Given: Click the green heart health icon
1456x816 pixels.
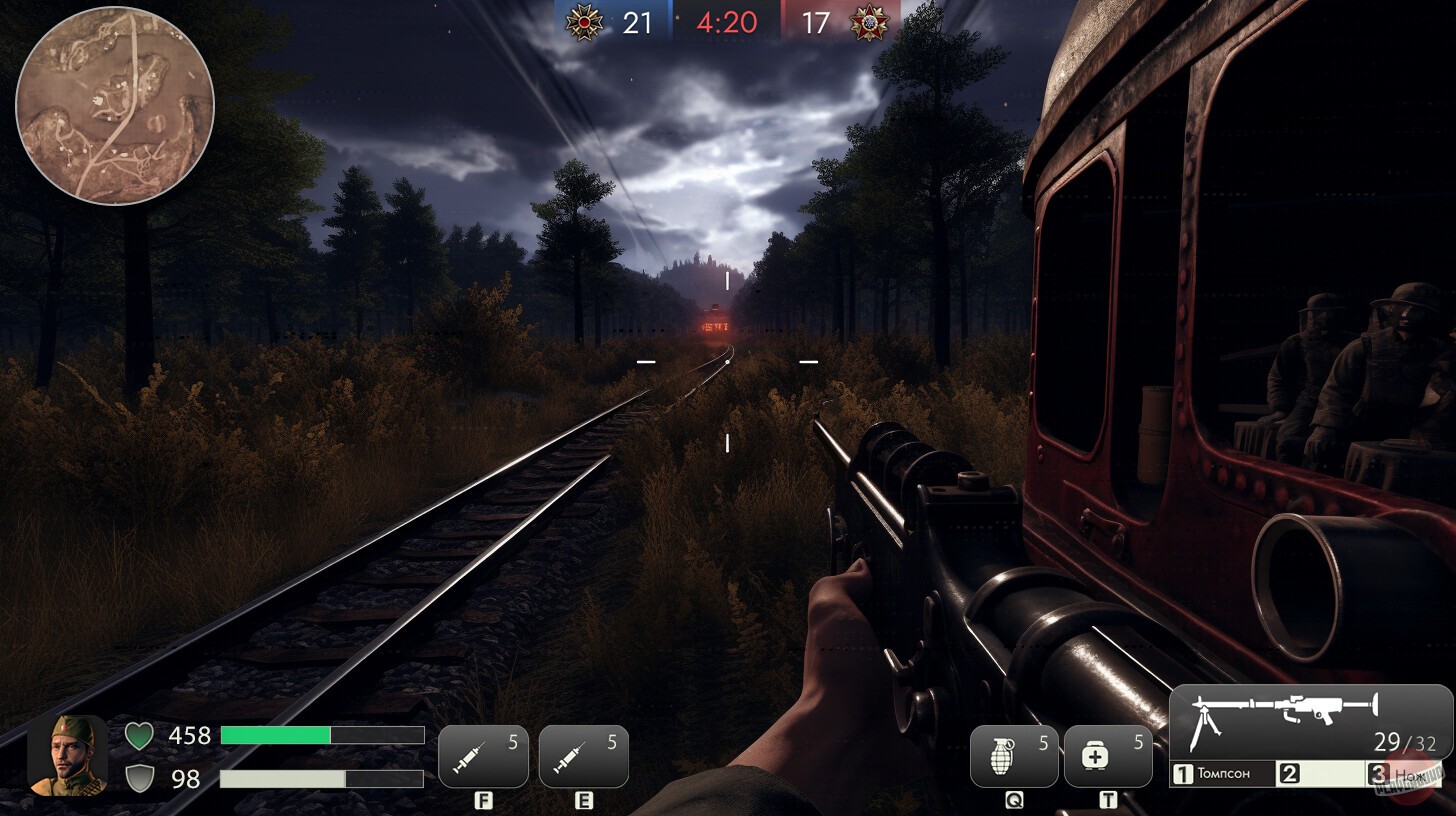Looking at the screenshot, I should coord(140,735).
